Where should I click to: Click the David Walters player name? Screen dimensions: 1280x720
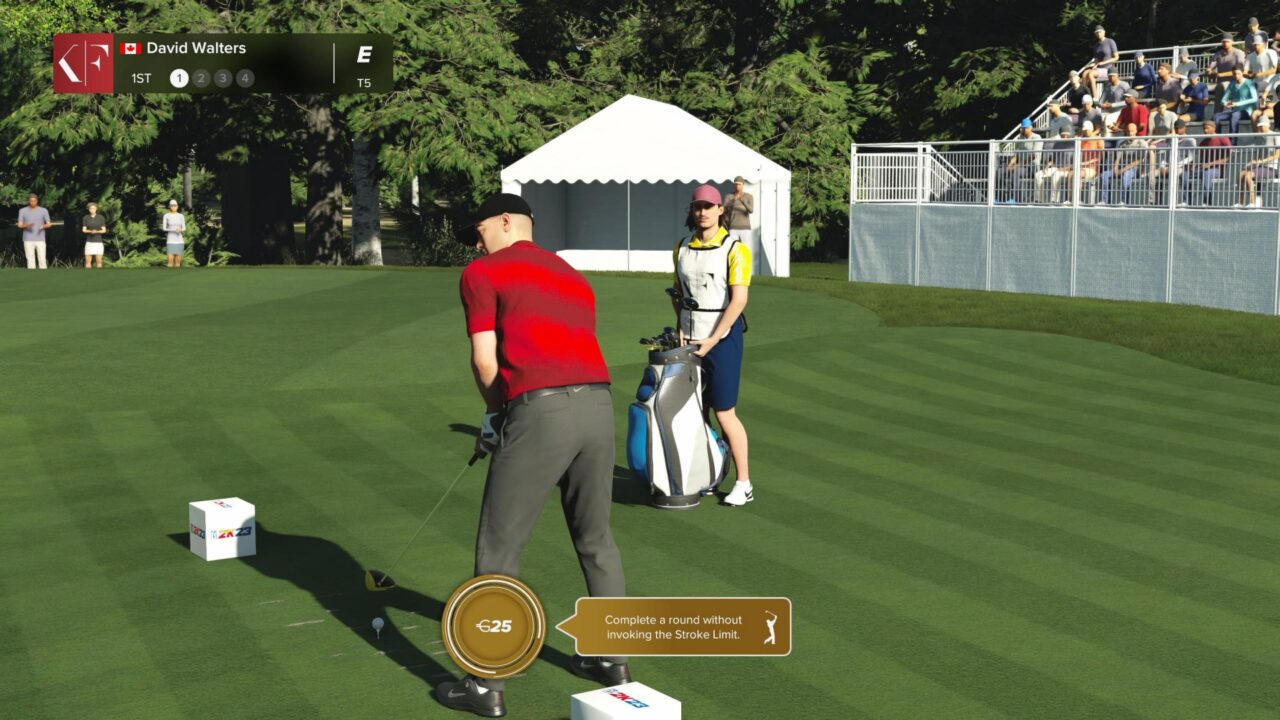(197, 46)
